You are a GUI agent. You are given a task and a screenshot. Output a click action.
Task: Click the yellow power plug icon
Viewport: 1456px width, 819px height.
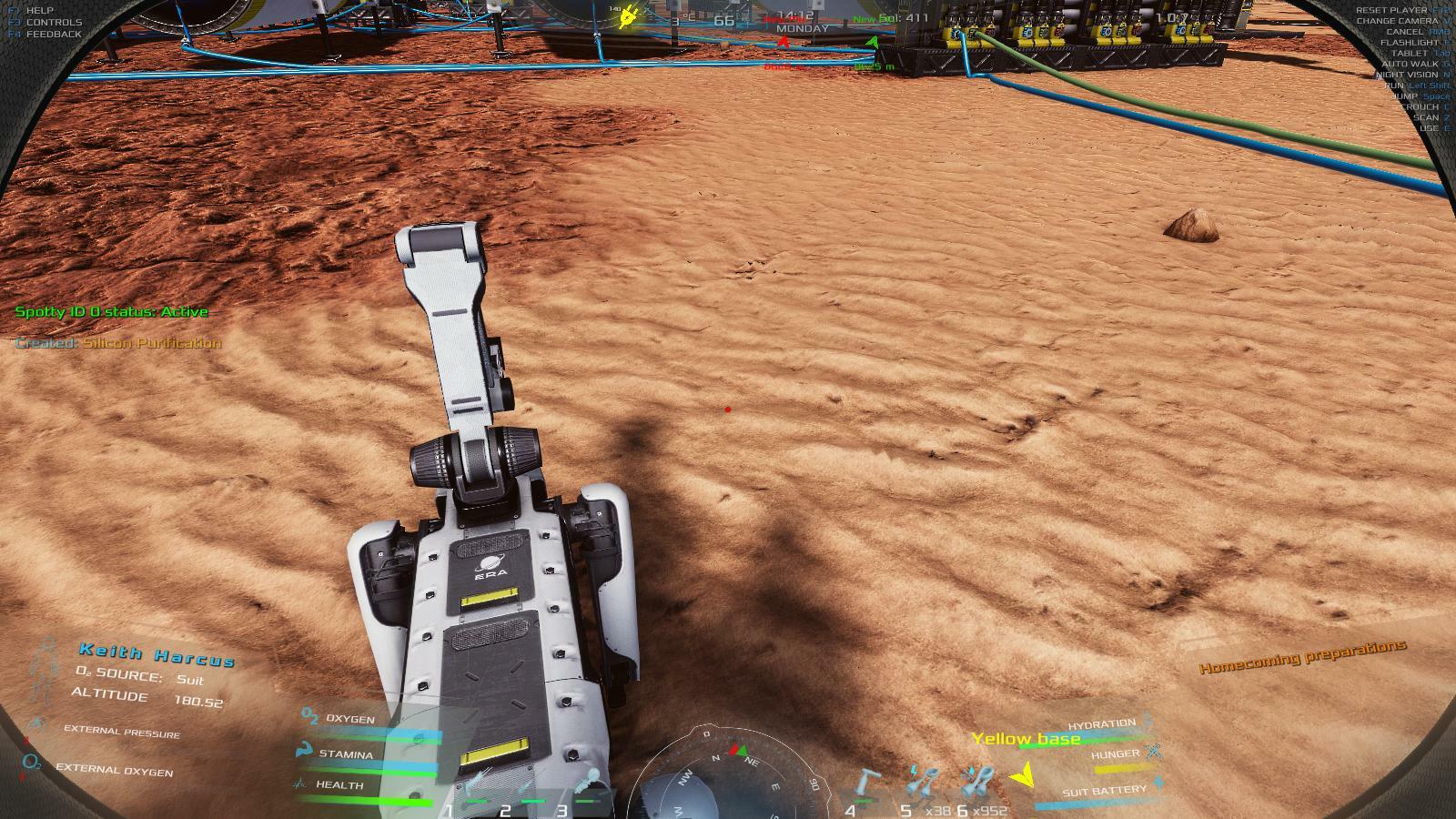coord(627,16)
